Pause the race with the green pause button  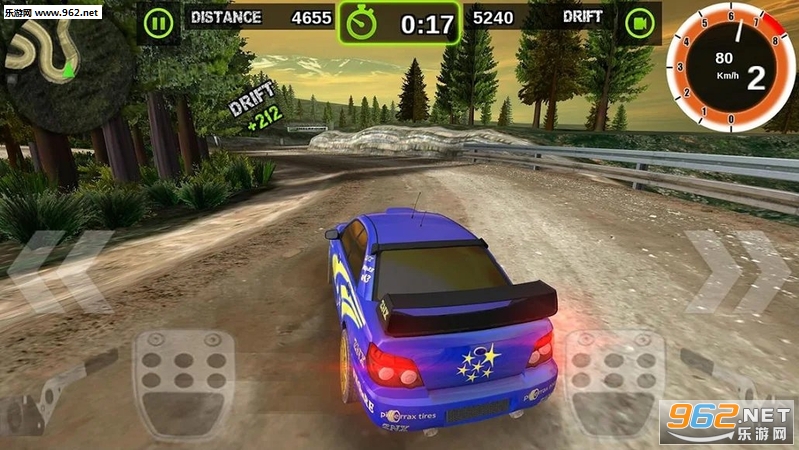click(157, 21)
